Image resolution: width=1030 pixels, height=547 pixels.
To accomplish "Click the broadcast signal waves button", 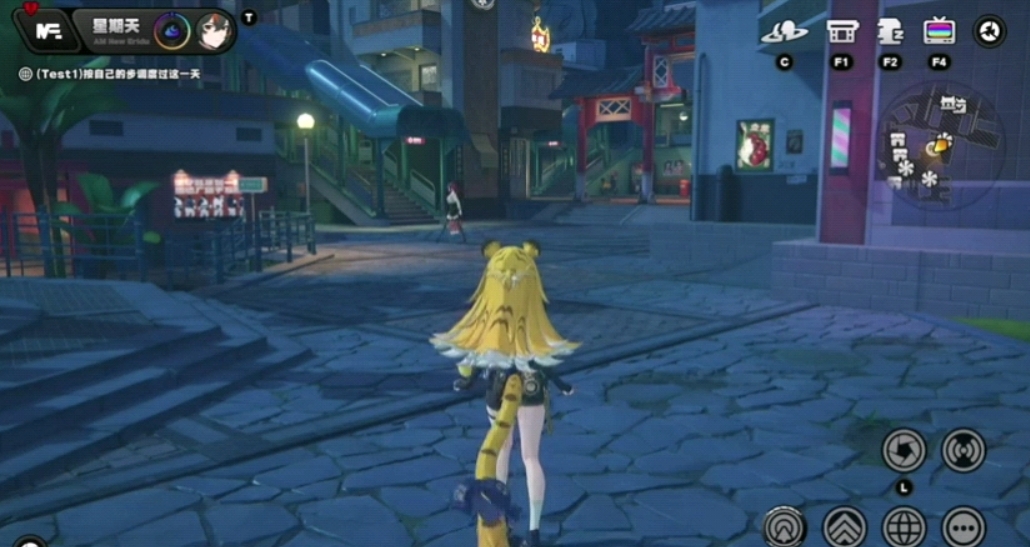I will (x=963, y=451).
